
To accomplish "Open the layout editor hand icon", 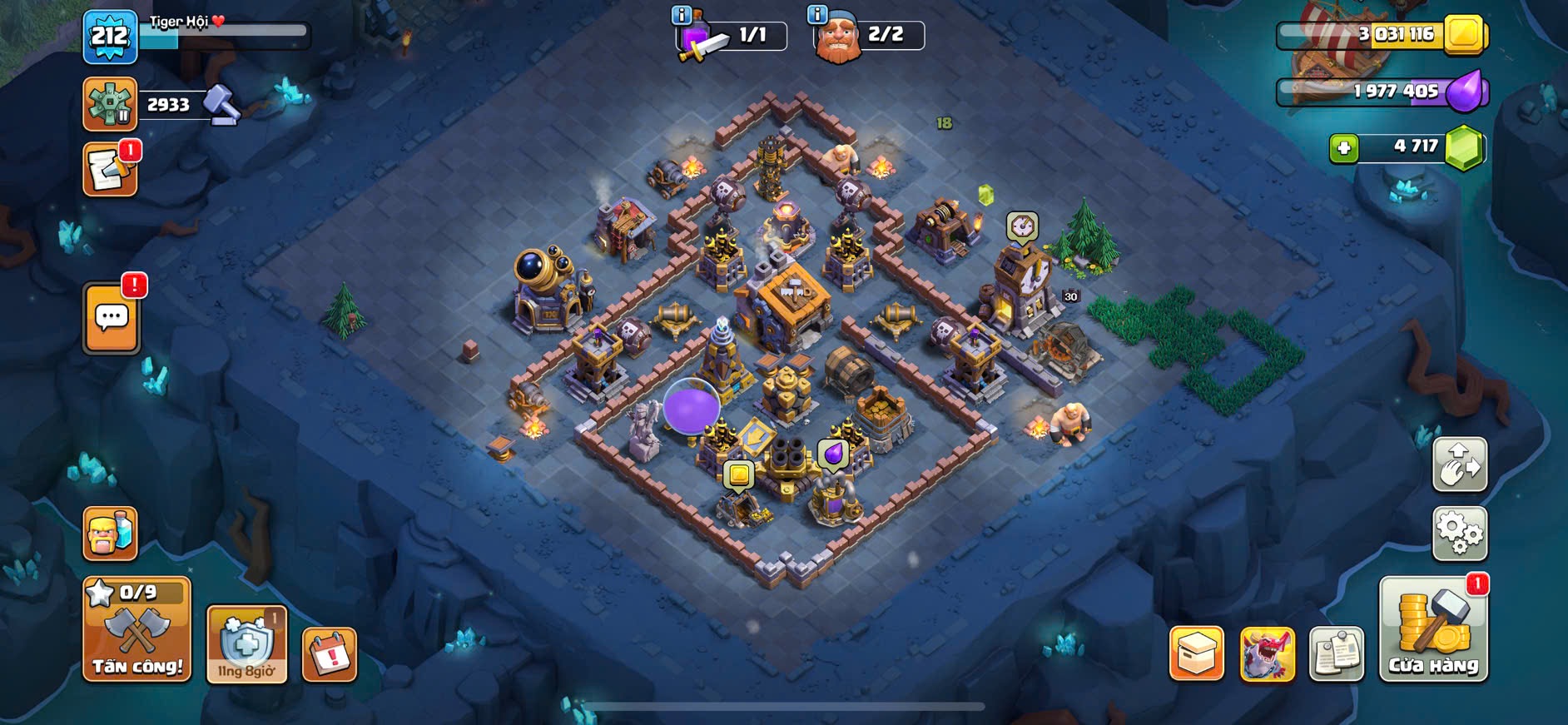I will point(1459,464).
